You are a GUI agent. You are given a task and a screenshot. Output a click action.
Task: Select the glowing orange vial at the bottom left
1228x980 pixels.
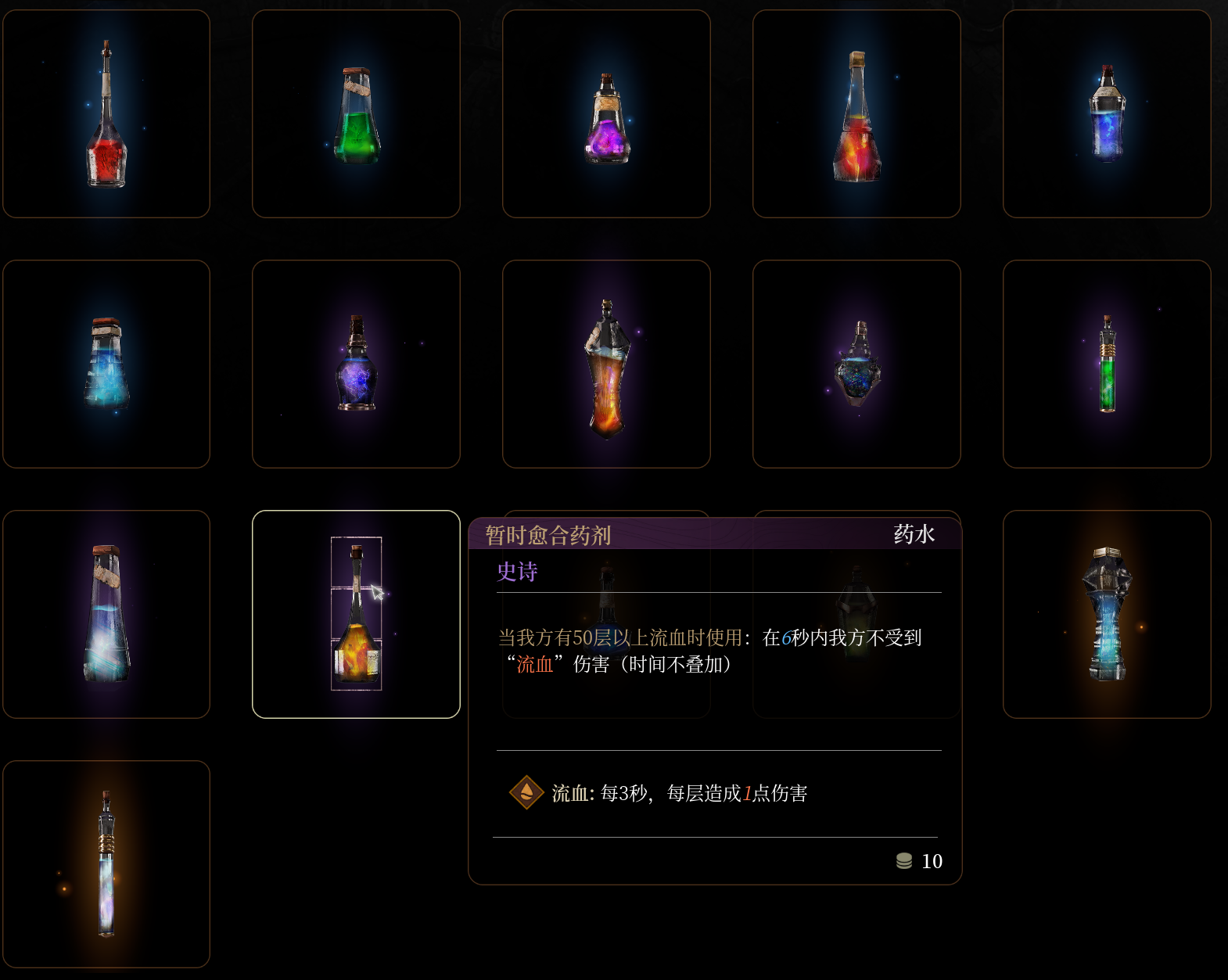[x=106, y=864]
